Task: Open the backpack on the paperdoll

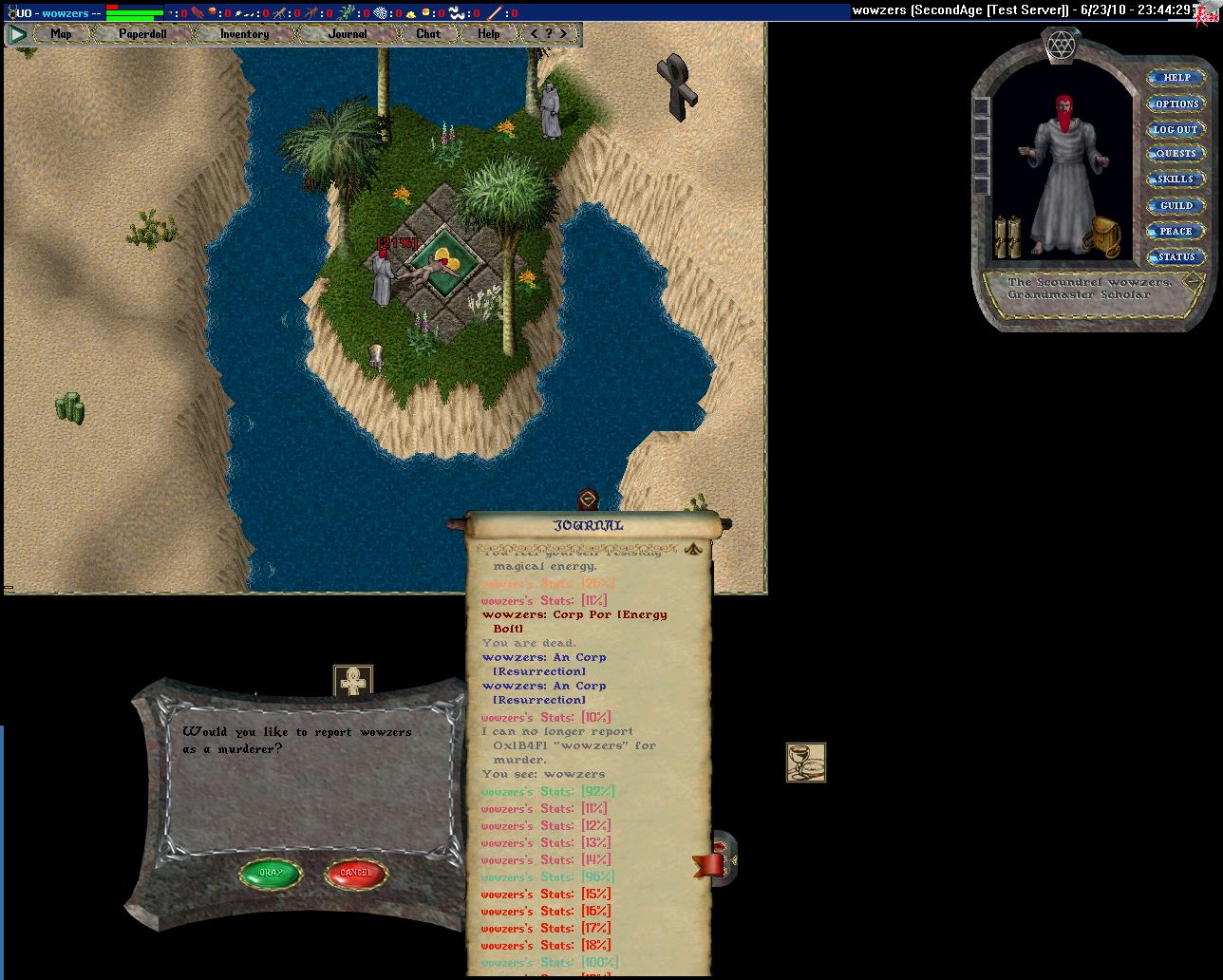Action: [x=1103, y=236]
